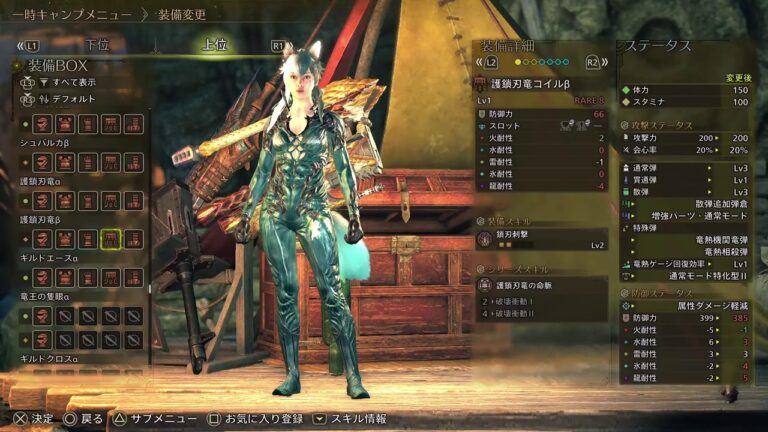Image resolution: width=768 pixels, height=432 pixels.
Task: Select the キルトエースα chest armor piece
Action: pos(65,277)
